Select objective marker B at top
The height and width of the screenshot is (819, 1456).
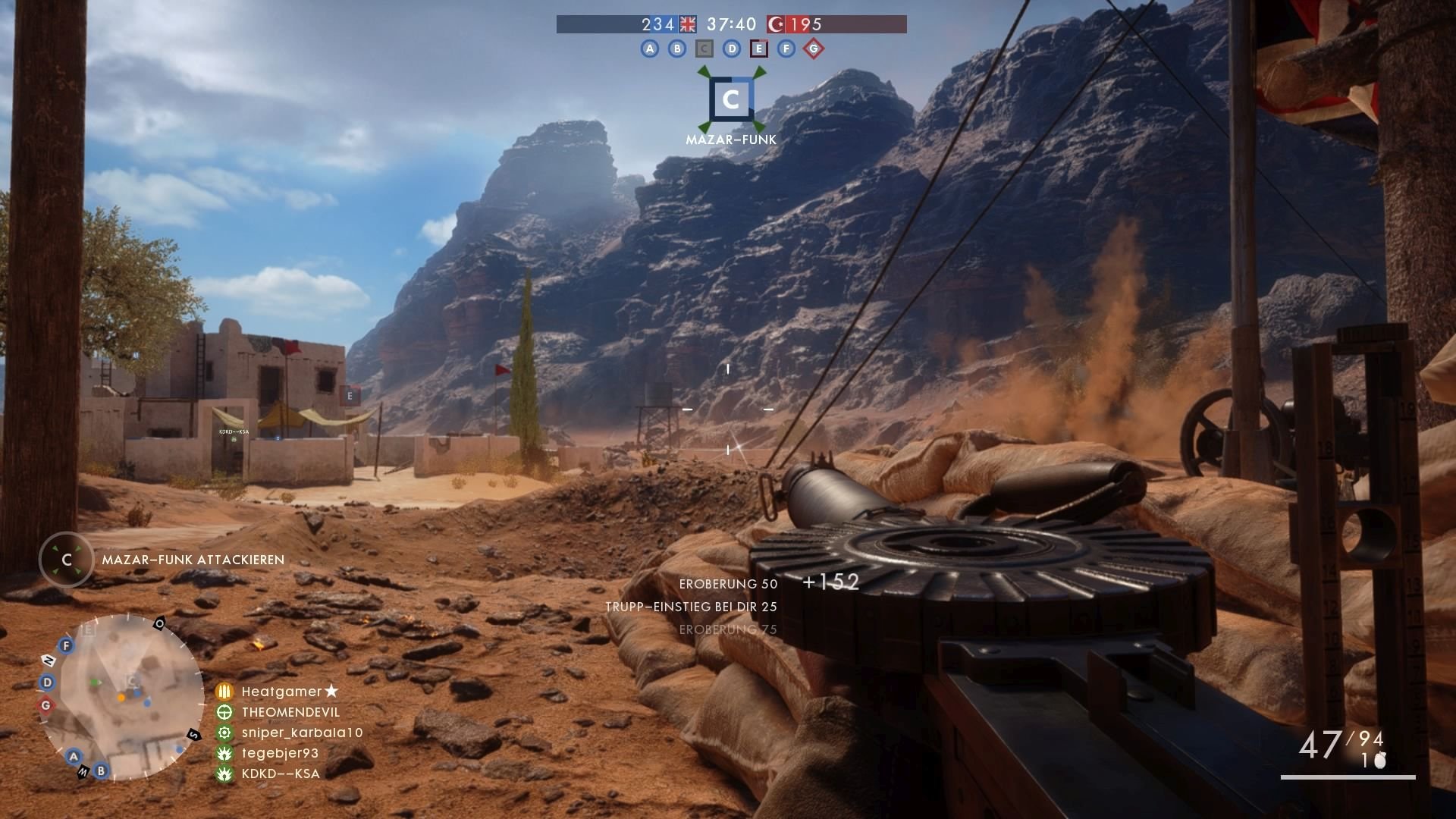pos(676,49)
